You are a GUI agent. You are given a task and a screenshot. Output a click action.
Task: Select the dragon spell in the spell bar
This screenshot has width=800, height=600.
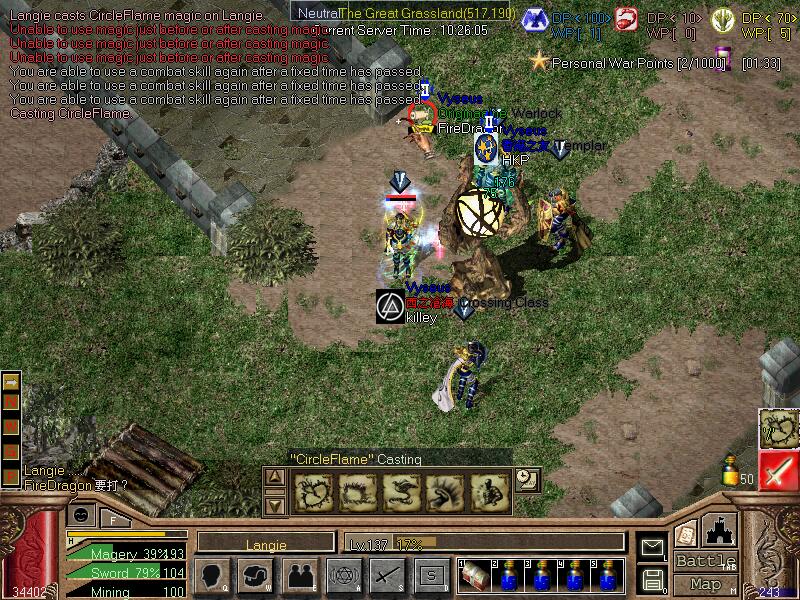[x=400, y=492]
